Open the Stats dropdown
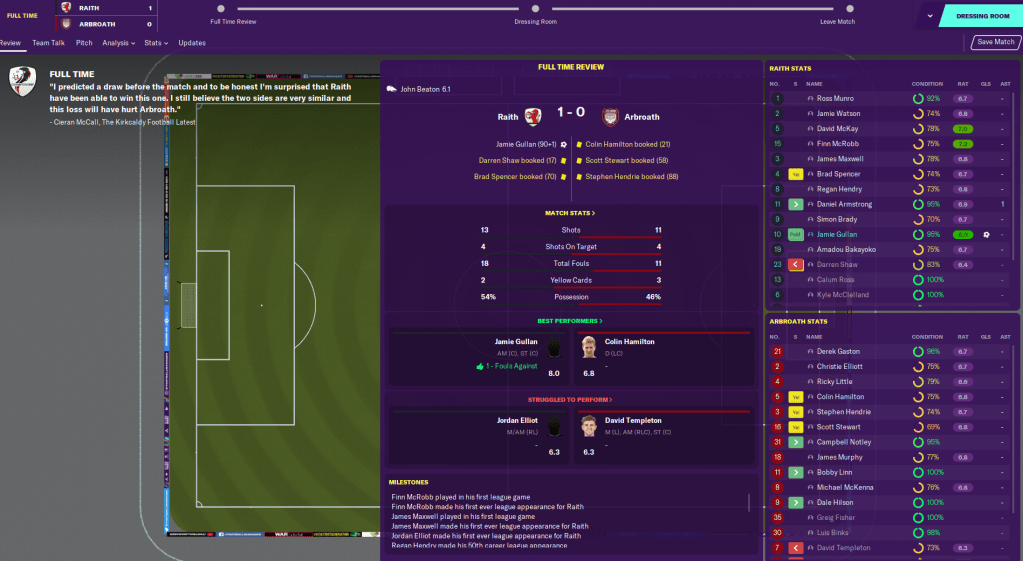The image size is (1023, 561). click(155, 43)
